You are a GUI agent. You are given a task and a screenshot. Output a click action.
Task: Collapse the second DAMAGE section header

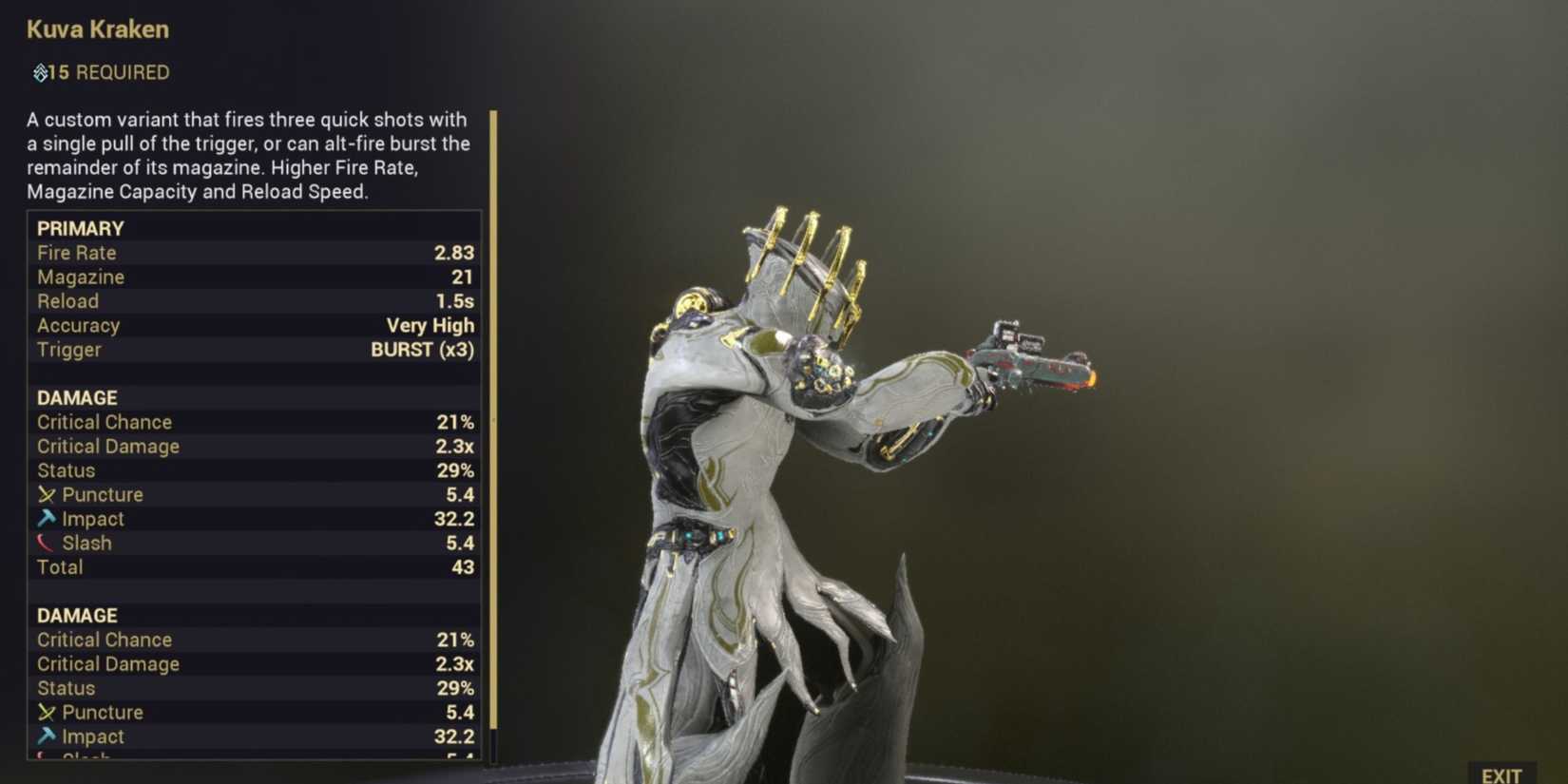click(x=76, y=615)
